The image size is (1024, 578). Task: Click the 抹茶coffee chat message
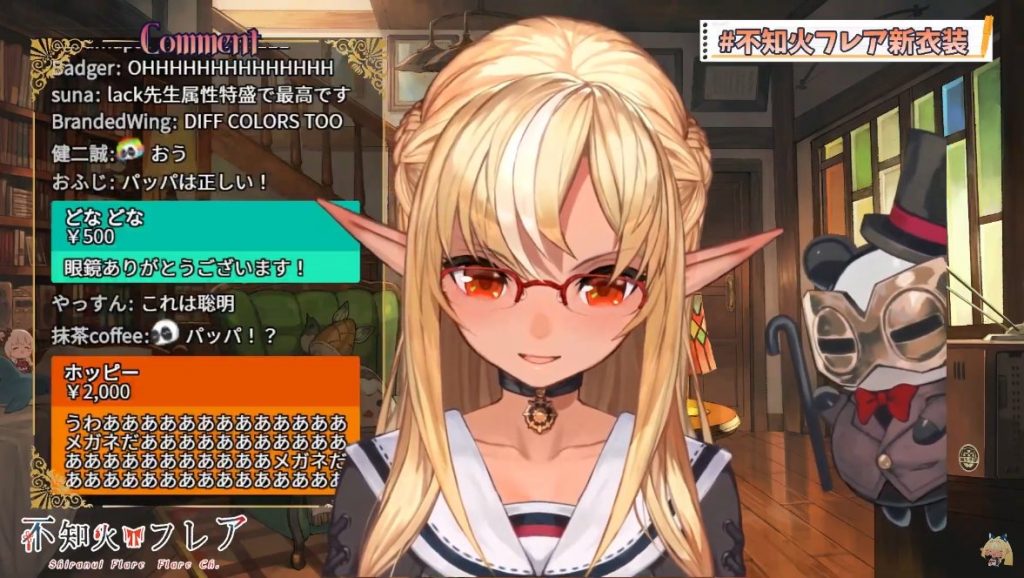click(164, 336)
